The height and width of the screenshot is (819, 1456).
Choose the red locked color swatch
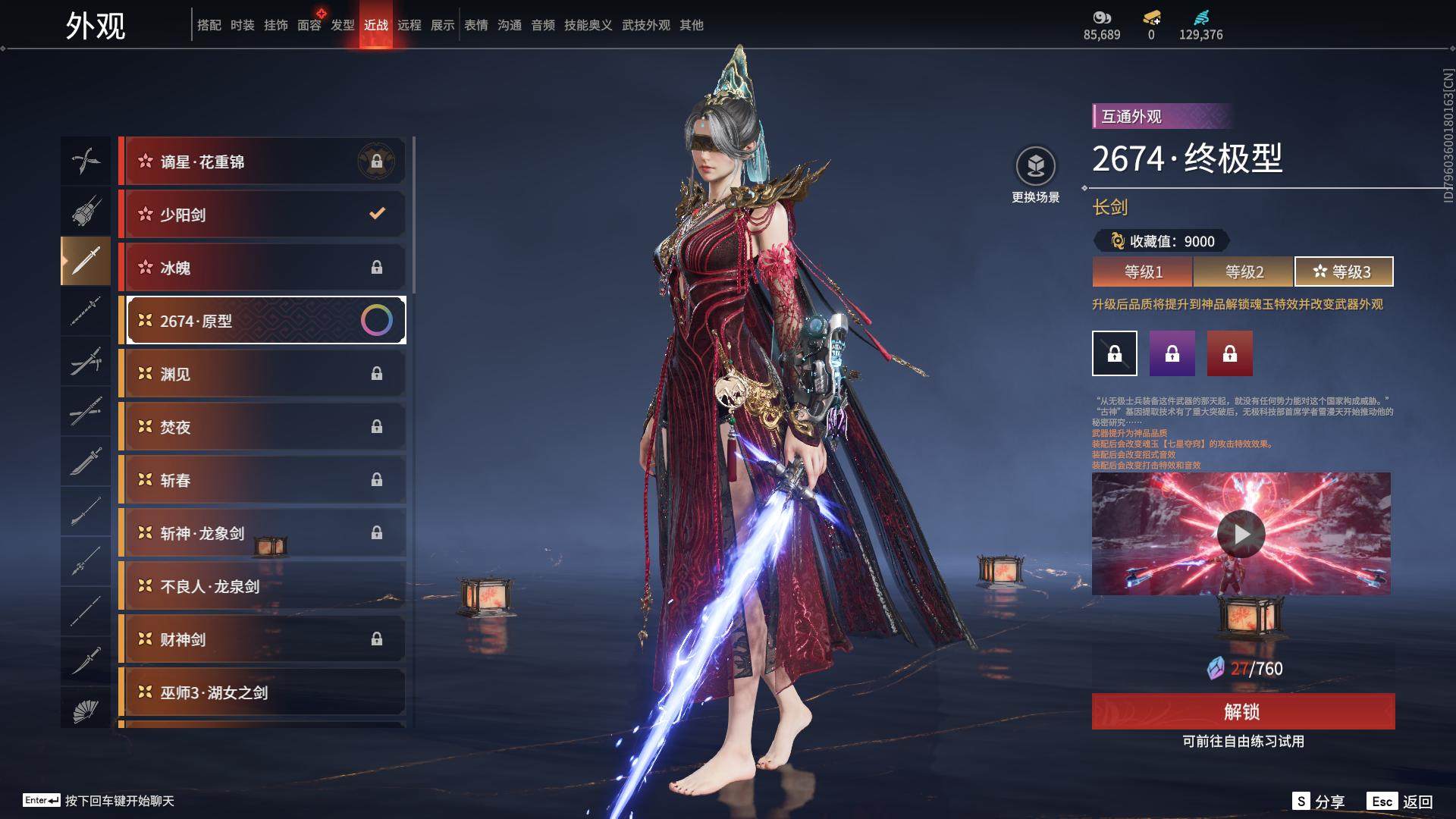point(1229,353)
